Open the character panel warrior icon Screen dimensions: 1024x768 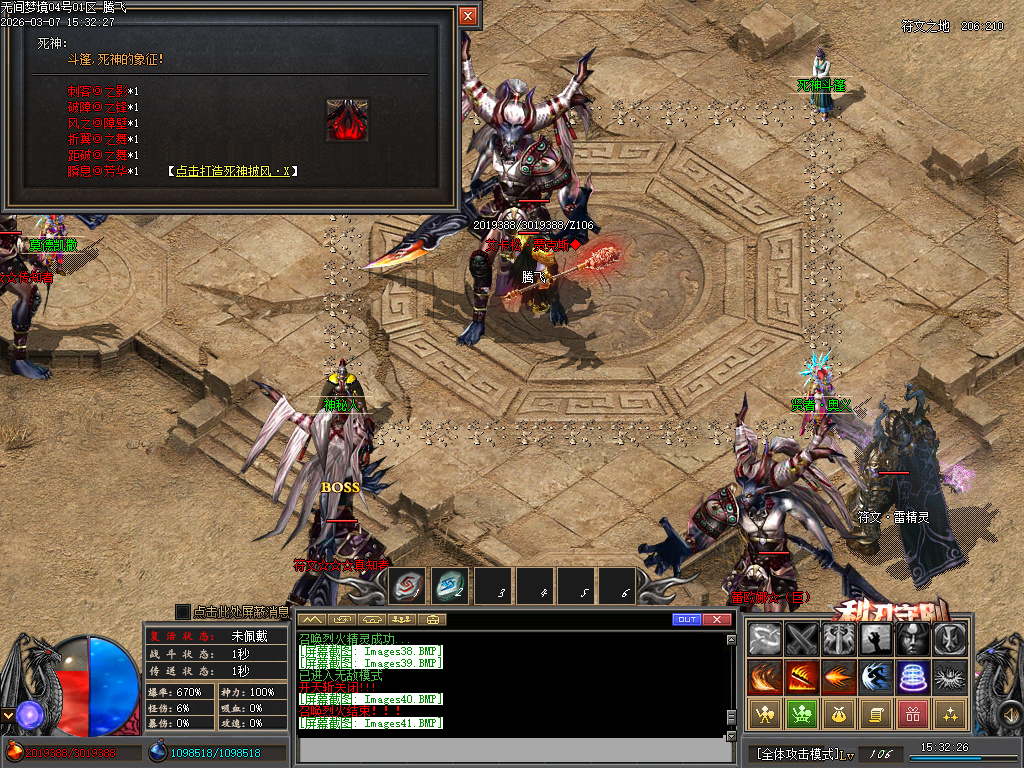click(x=765, y=714)
